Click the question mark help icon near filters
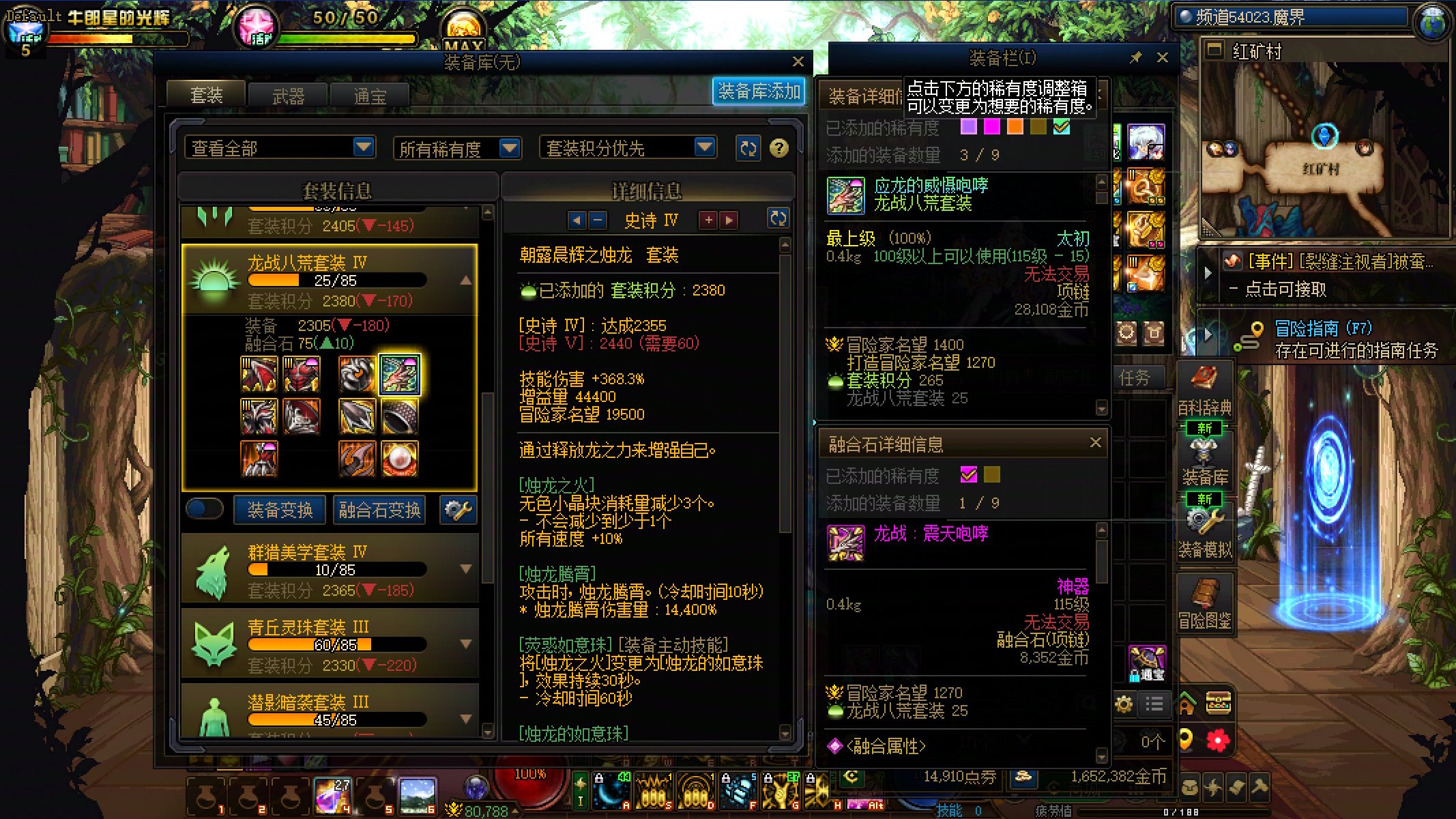Viewport: 1456px width, 819px height. 780,148
